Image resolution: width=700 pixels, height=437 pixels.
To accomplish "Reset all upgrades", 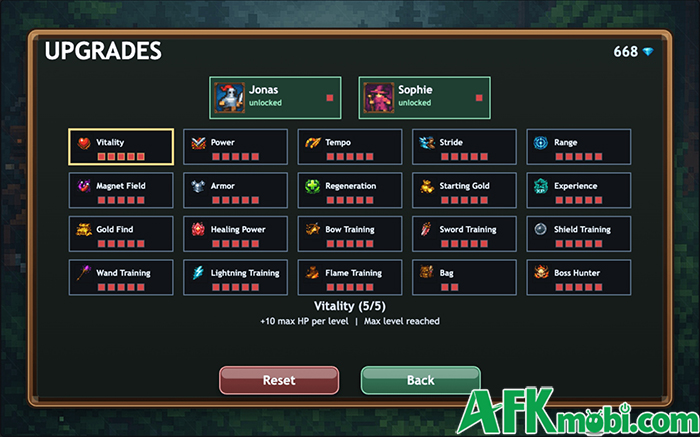I will tap(279, 380).
